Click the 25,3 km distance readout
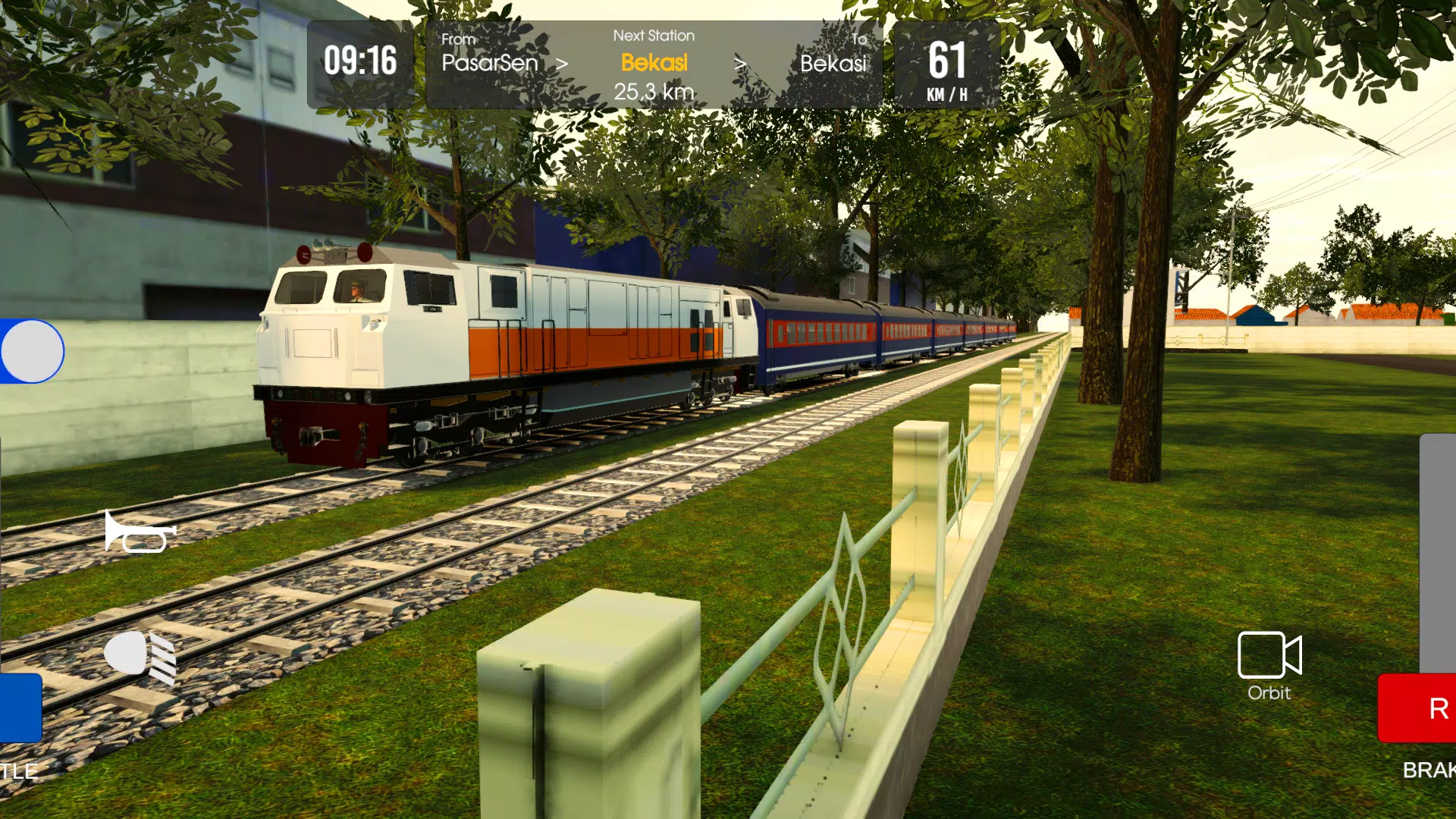The width and height of the screenshot is (1456, 819). pos(654,90)
